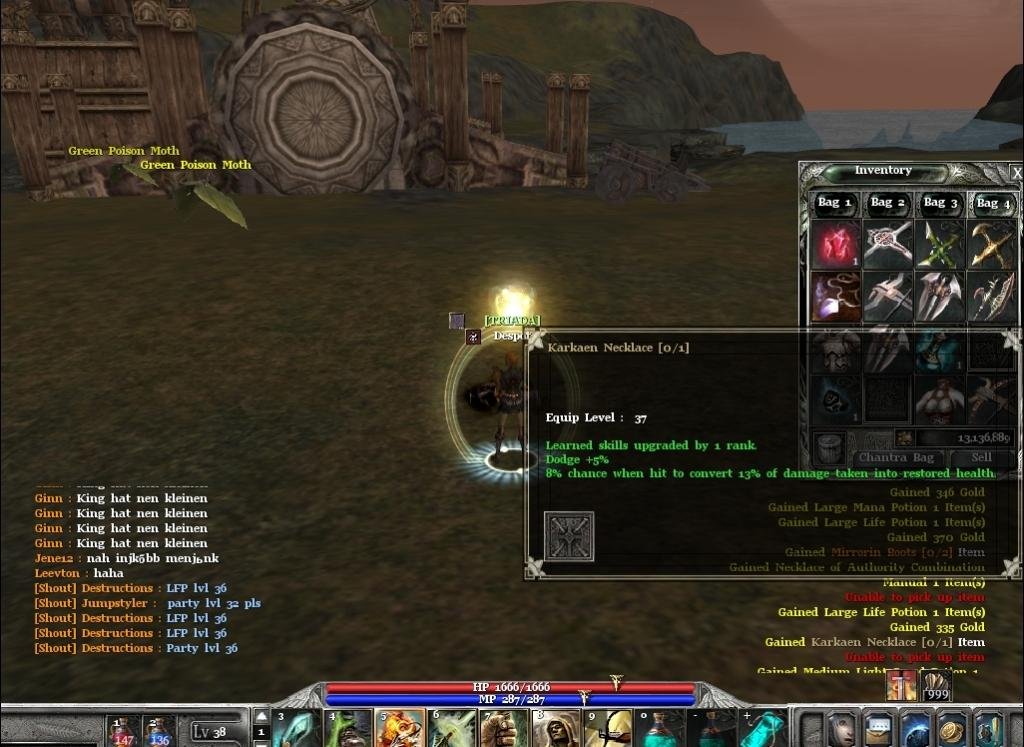1024x747 pixels.
Task: Click the Karkaen Necklace inventory slot
Action: point(835,296)
